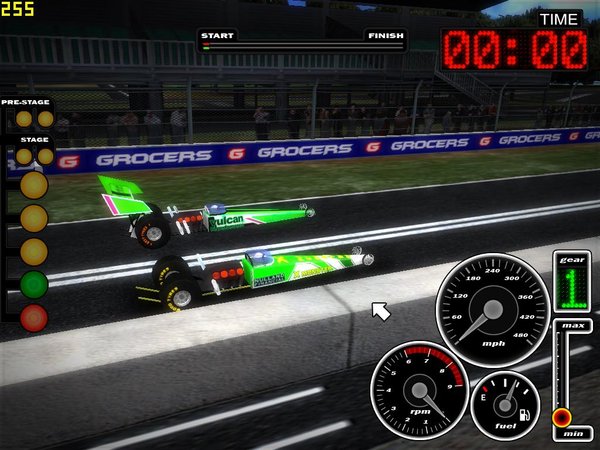The image size is (600, 450).
Task: Set throttle to the max label
Action: tap(574, 327)
